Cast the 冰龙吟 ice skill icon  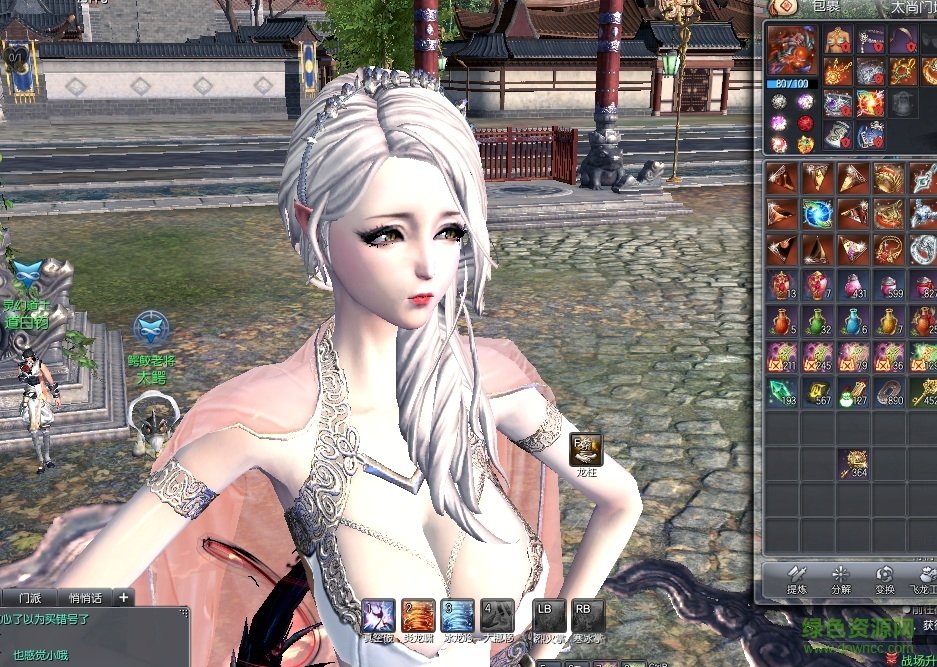point(457,614)
